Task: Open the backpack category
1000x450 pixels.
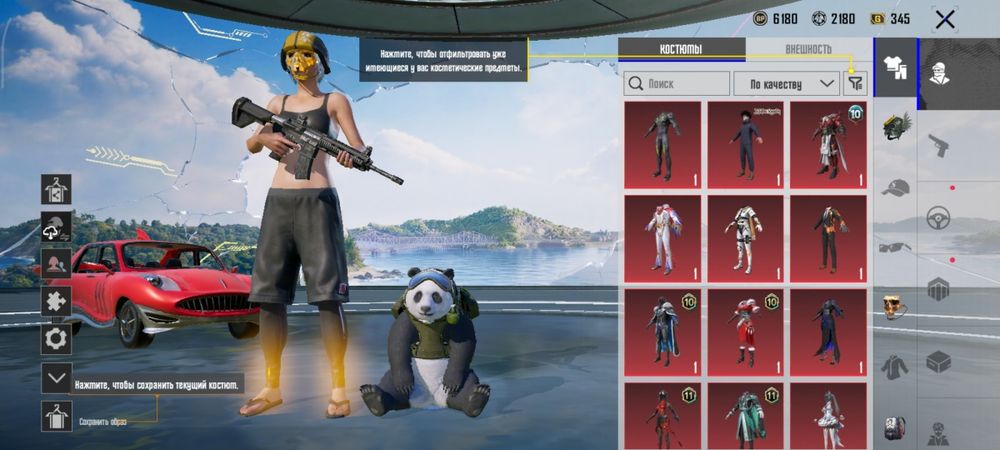Action: tap(896, 428)
